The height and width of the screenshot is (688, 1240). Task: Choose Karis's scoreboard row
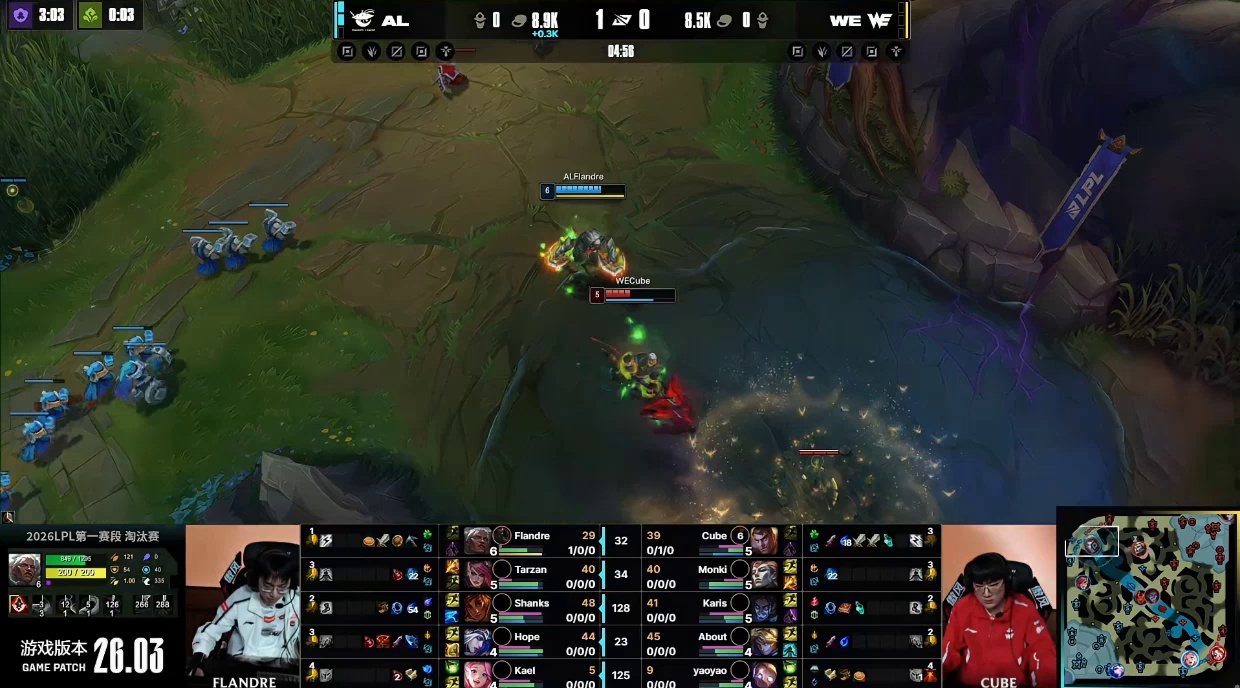(714, 608)
